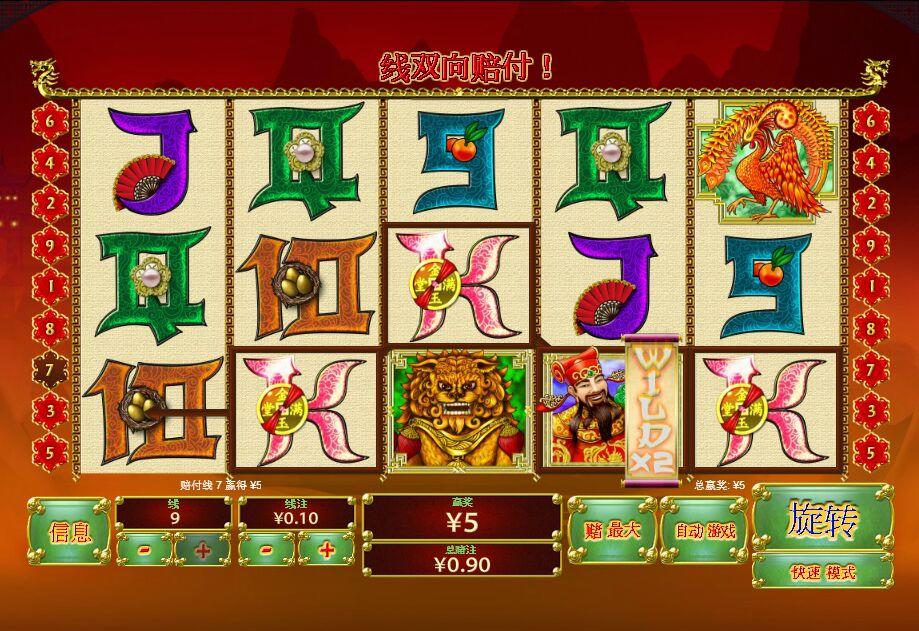The width and height of the screenshot is (919, 631).
Task: Lower the line bet (线注) amount
Action: click(x=267, y=549)
